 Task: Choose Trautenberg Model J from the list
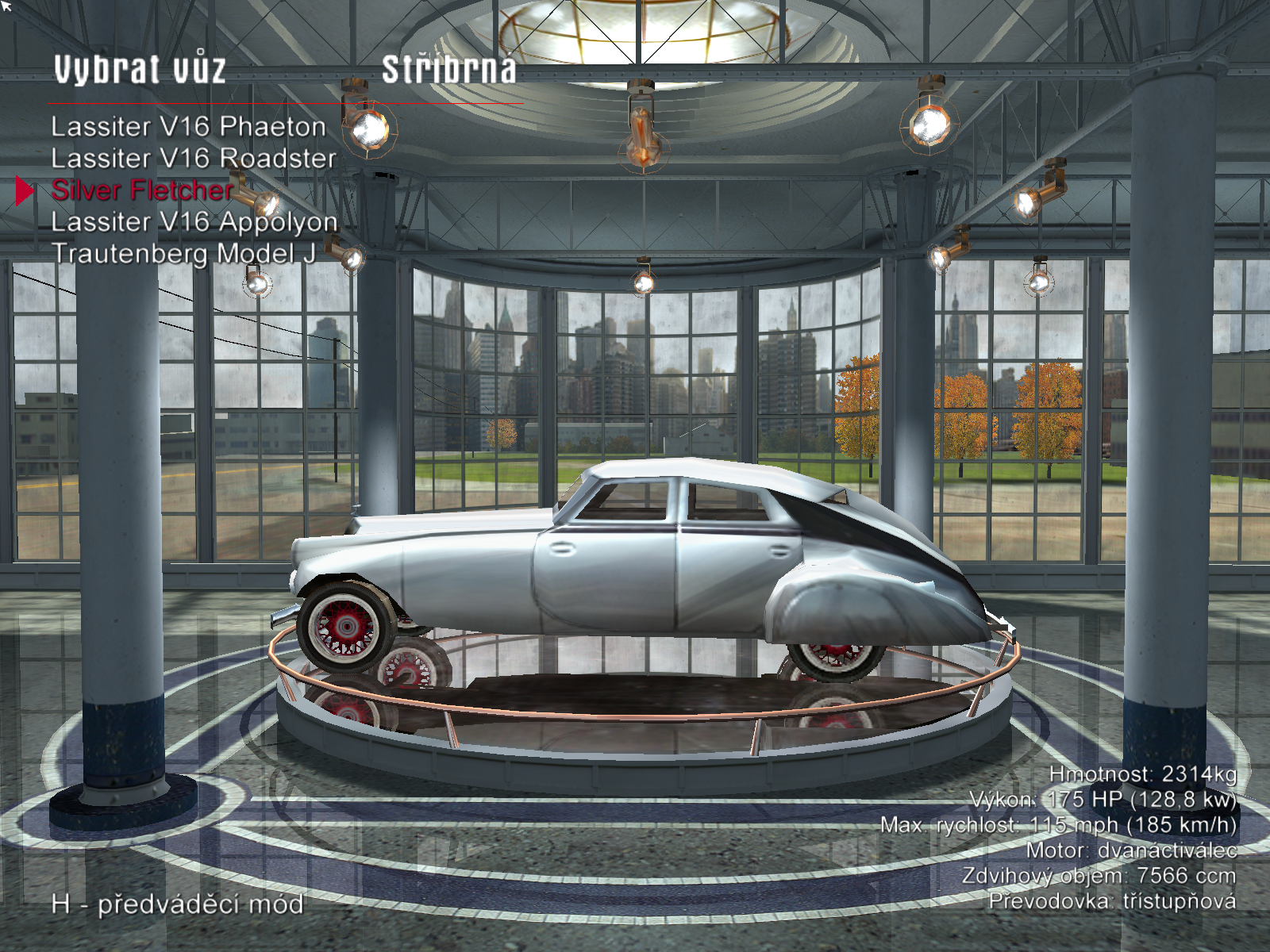[x=183, y=254]
